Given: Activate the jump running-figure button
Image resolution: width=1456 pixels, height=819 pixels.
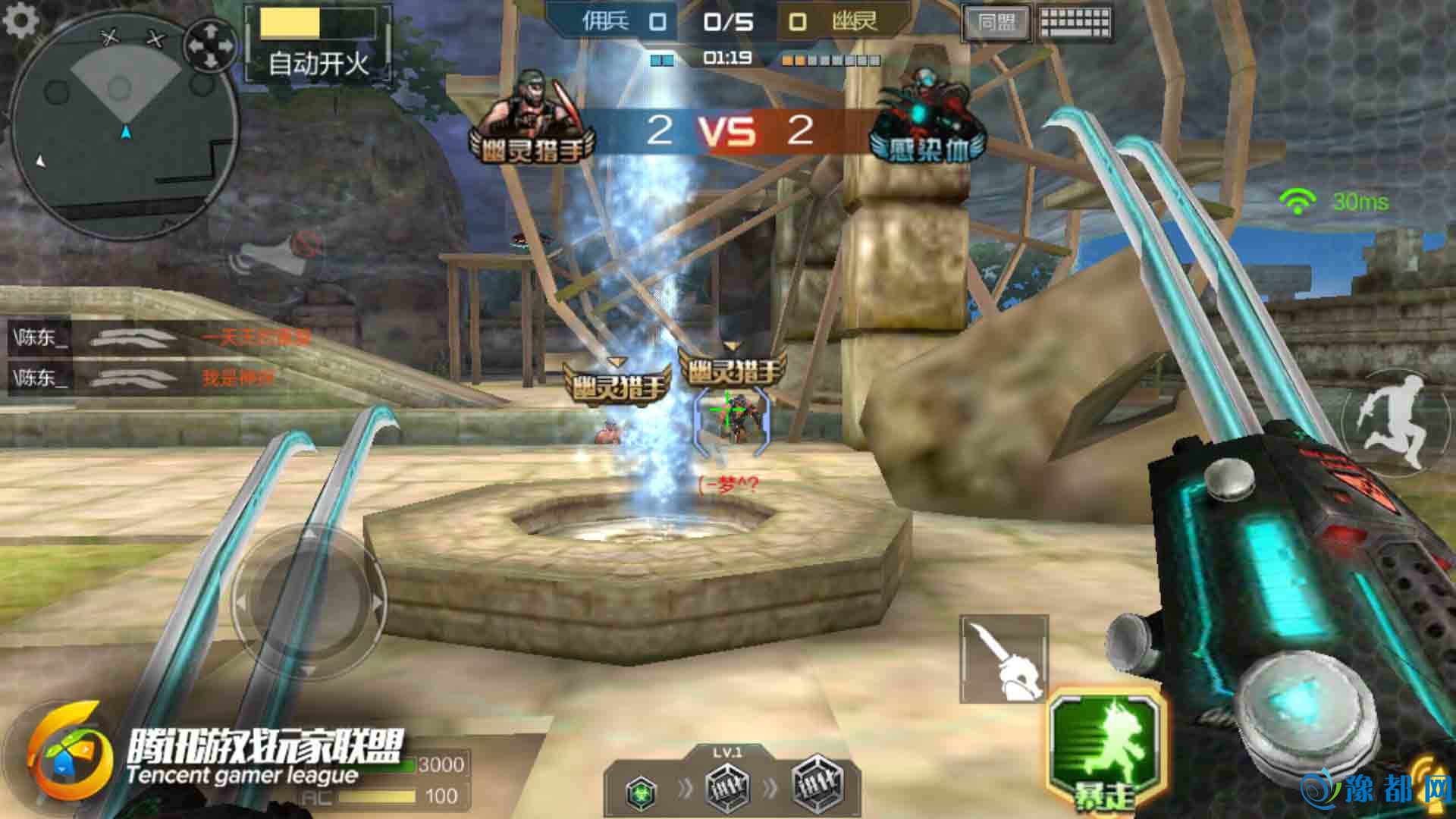Looking at the screenshot, I should tap(1394, 423).
